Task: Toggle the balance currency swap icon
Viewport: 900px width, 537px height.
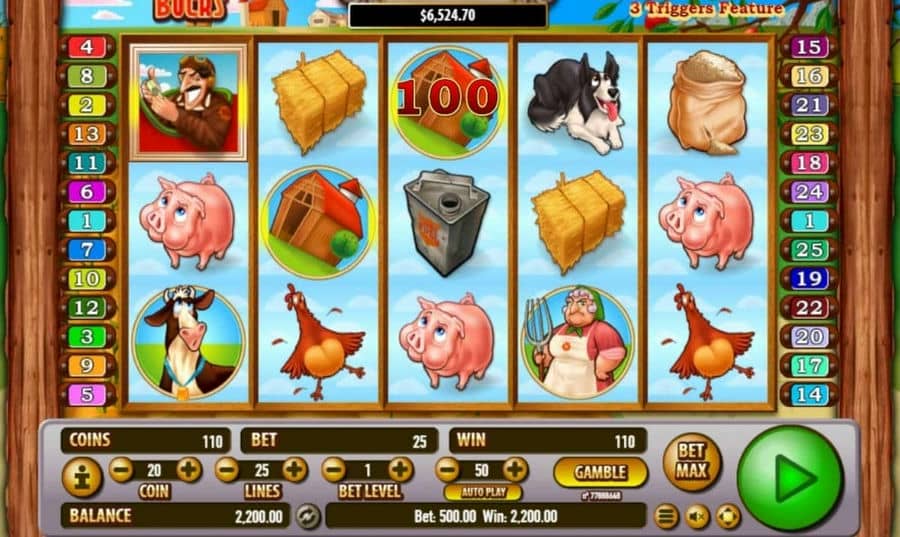Action: [308, 516]
